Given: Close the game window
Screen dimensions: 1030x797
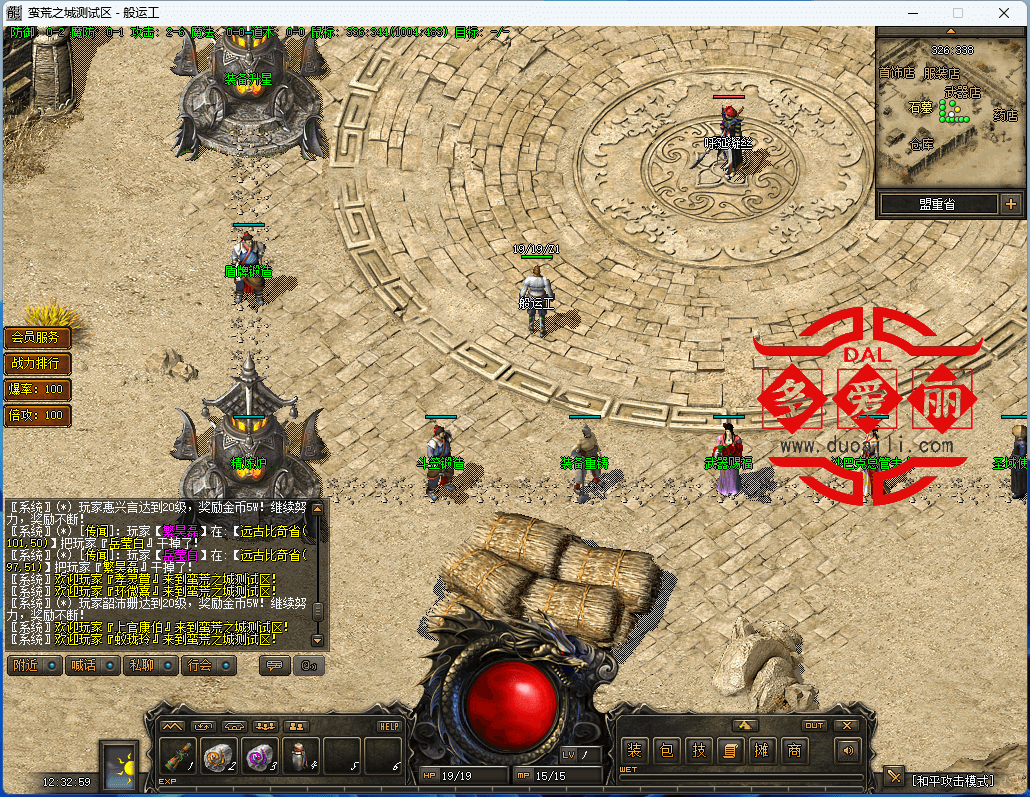Looking at the screenshot, I should pos(1005,13).
